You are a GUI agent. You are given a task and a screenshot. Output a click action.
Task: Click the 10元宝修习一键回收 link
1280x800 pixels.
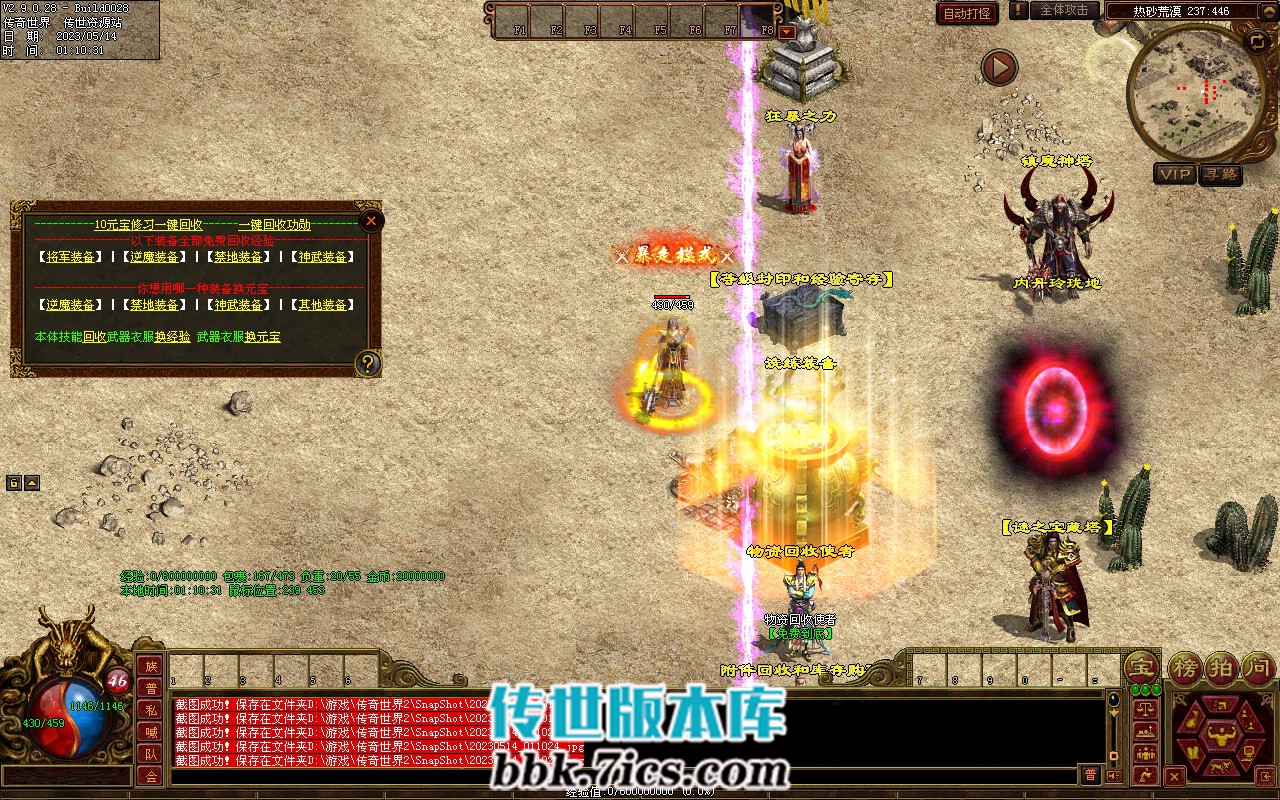click(148, 225)
